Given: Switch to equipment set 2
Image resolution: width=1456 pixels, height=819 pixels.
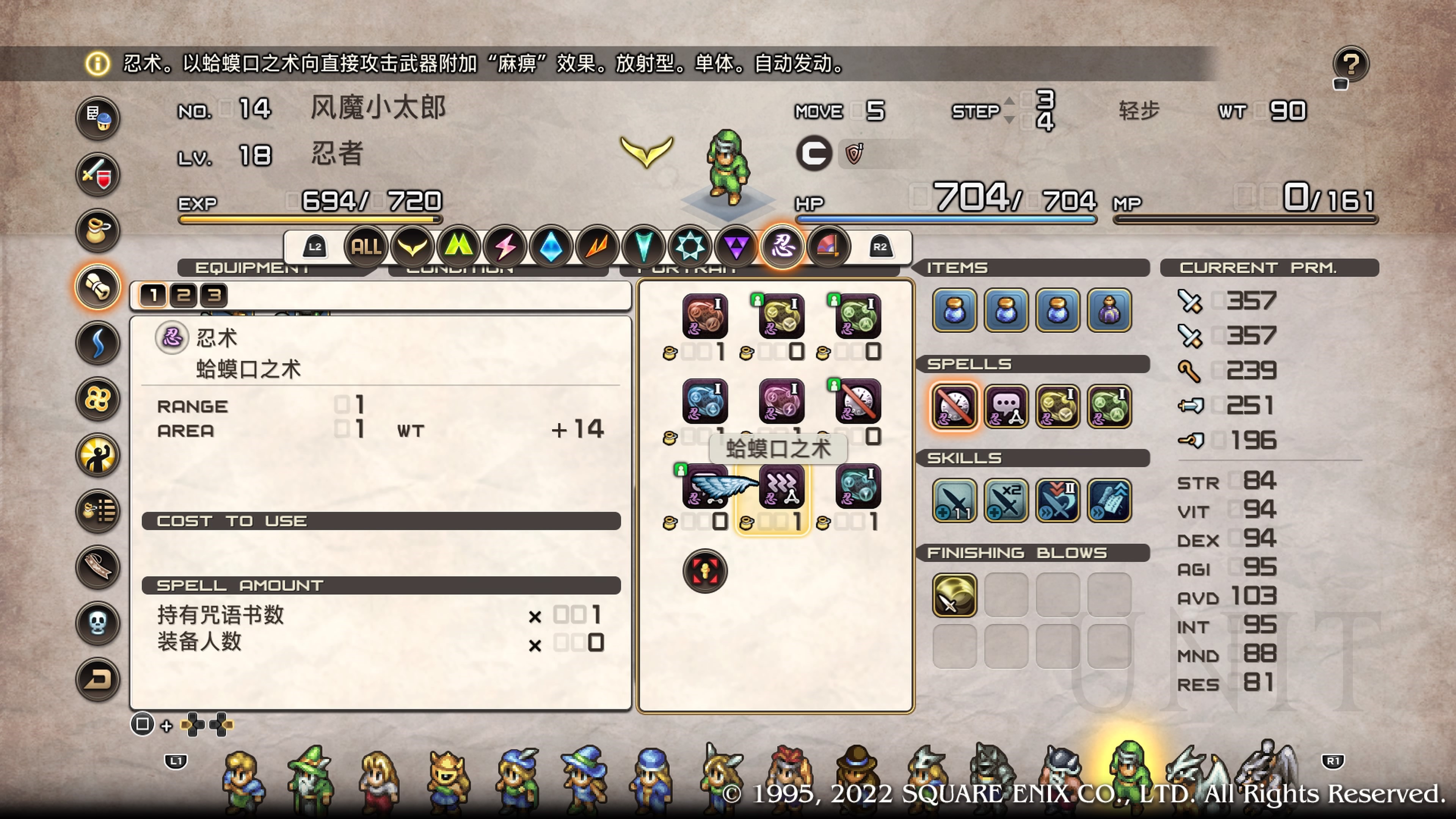Looking at the screenshot, I should click(x=183, y=295).
